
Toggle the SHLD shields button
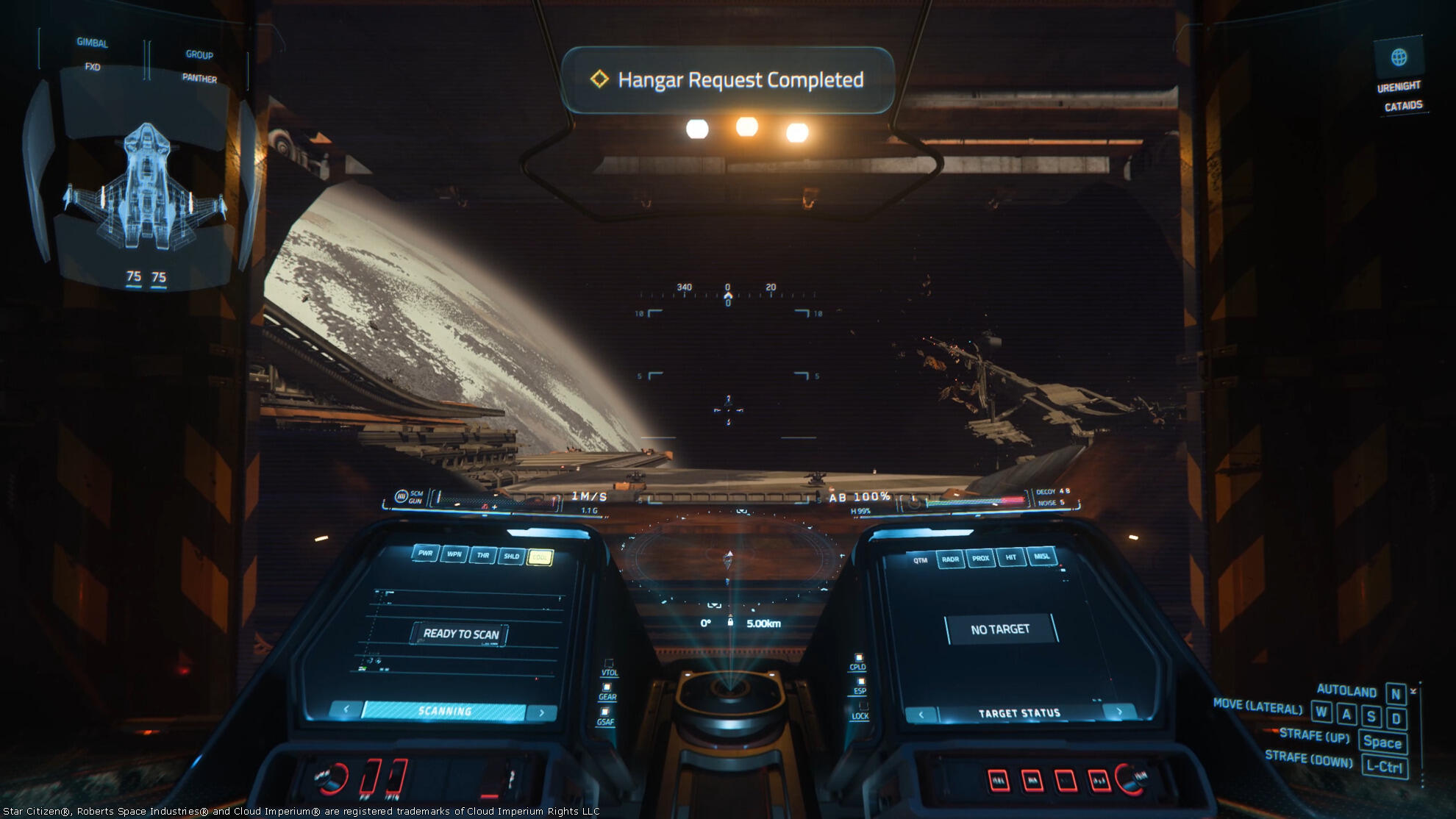tap(512, 557)
